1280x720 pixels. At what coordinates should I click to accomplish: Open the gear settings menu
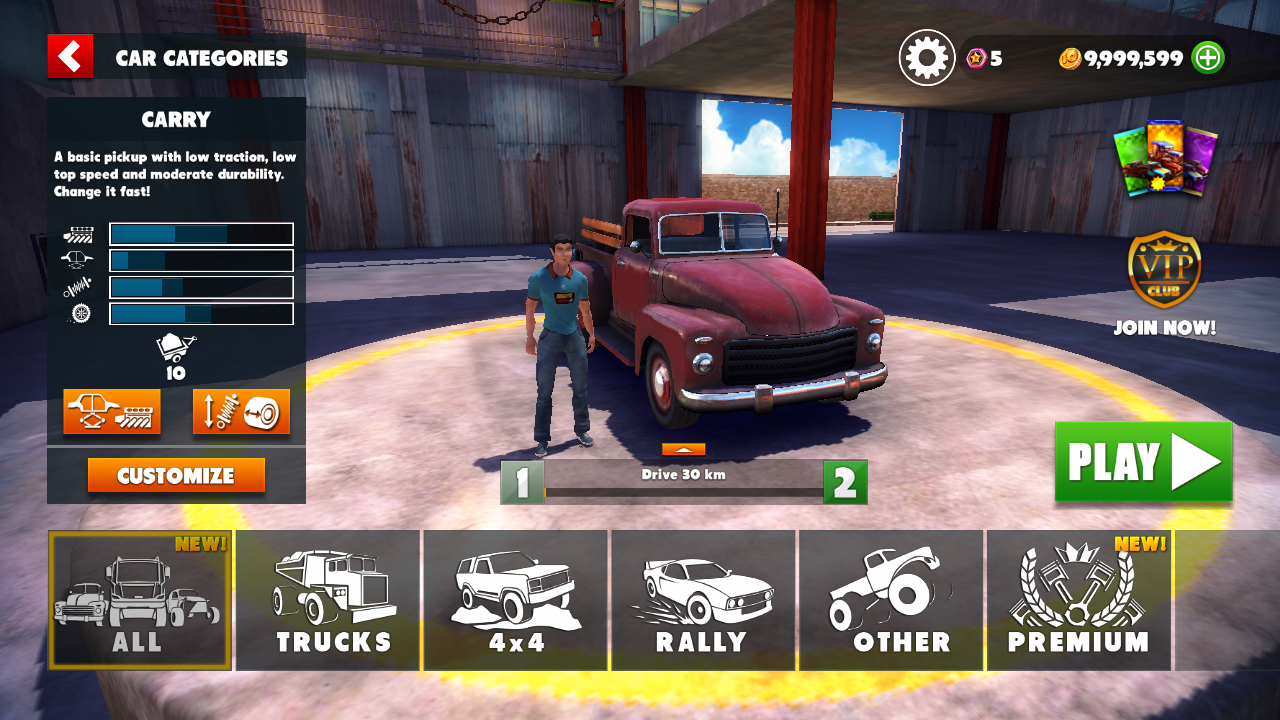pyautogui.click(x=927, y=58)
